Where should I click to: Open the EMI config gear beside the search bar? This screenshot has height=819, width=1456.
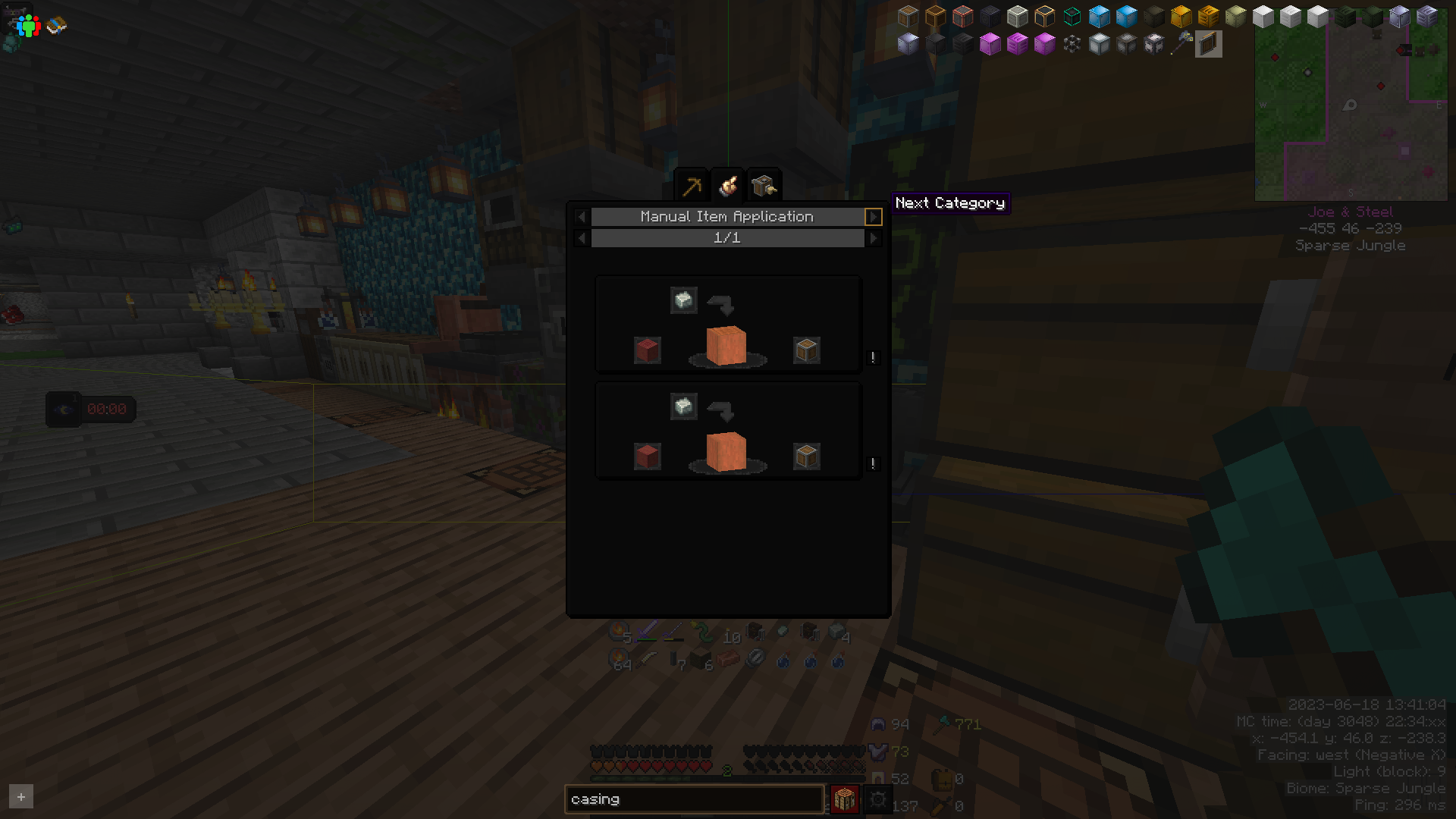click(x=878, y=799)
